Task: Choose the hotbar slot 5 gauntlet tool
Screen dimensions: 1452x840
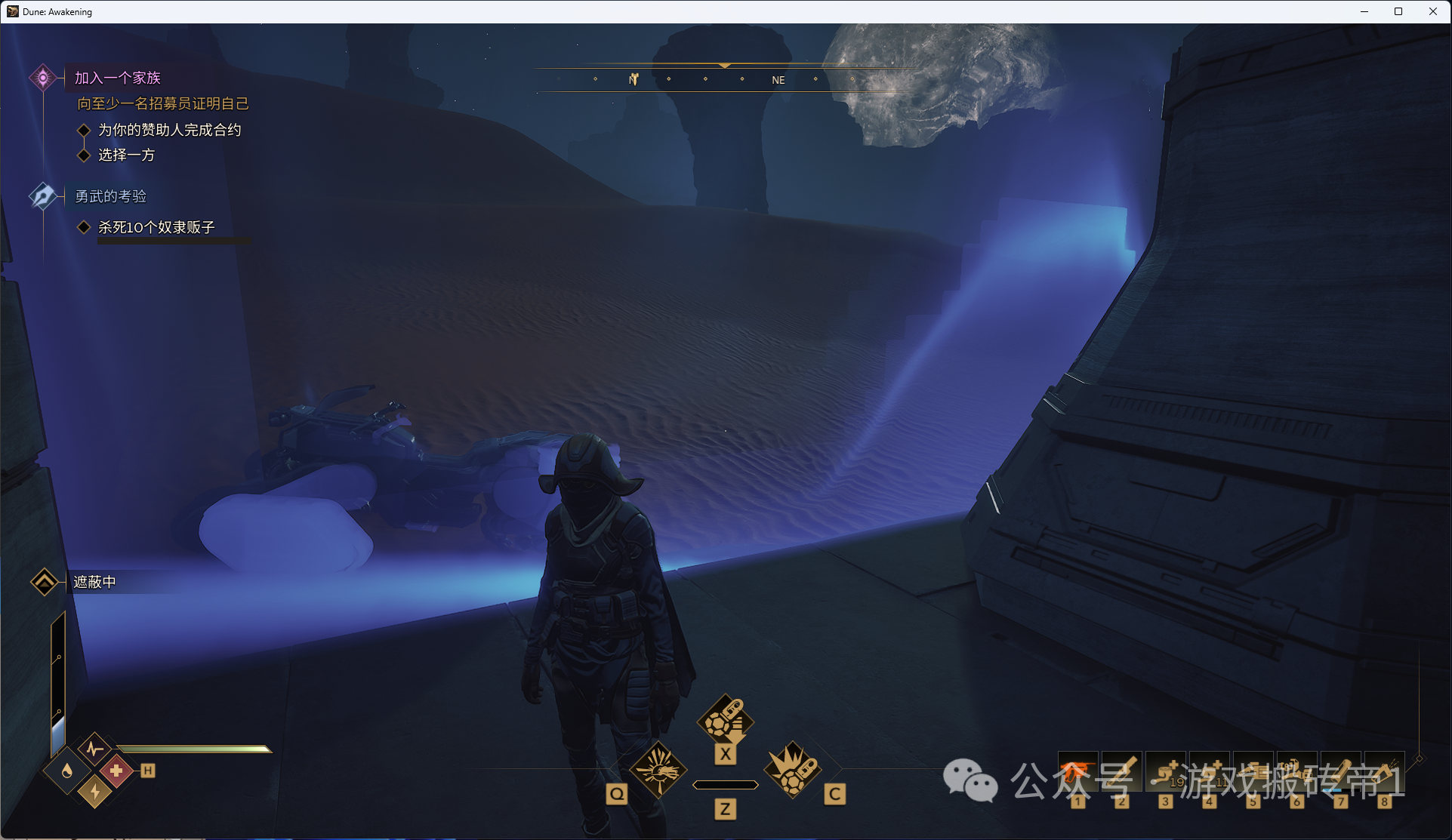Action: click(x=1253, y=771)
